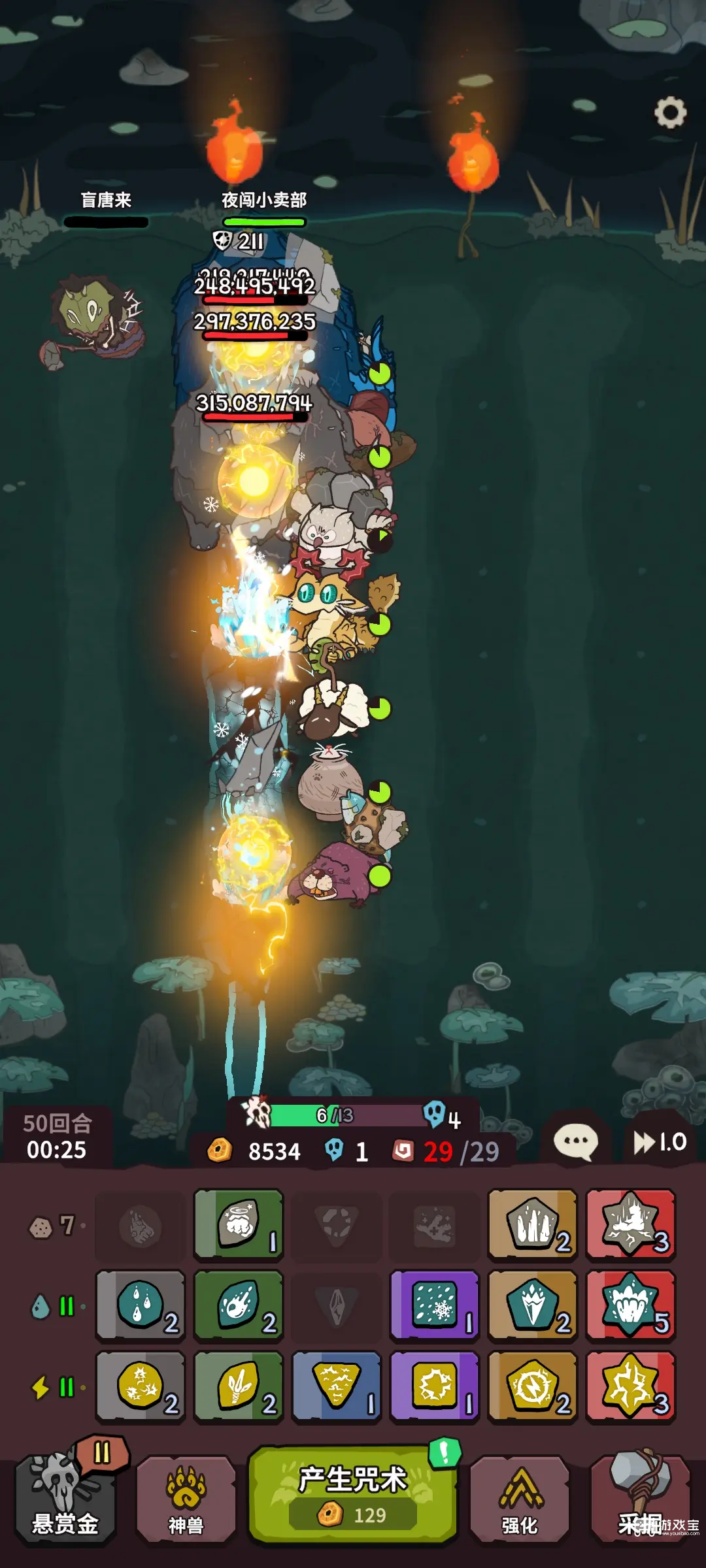Select the red water spell tile level 5
The width and height of the screenshot is (706, 1568).
tap(631, 1305)
